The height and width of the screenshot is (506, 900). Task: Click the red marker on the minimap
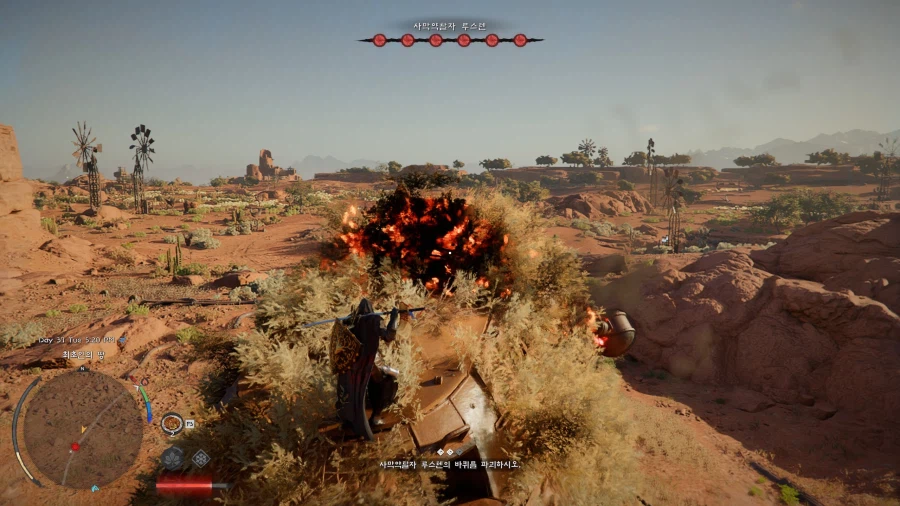point(73,444)
